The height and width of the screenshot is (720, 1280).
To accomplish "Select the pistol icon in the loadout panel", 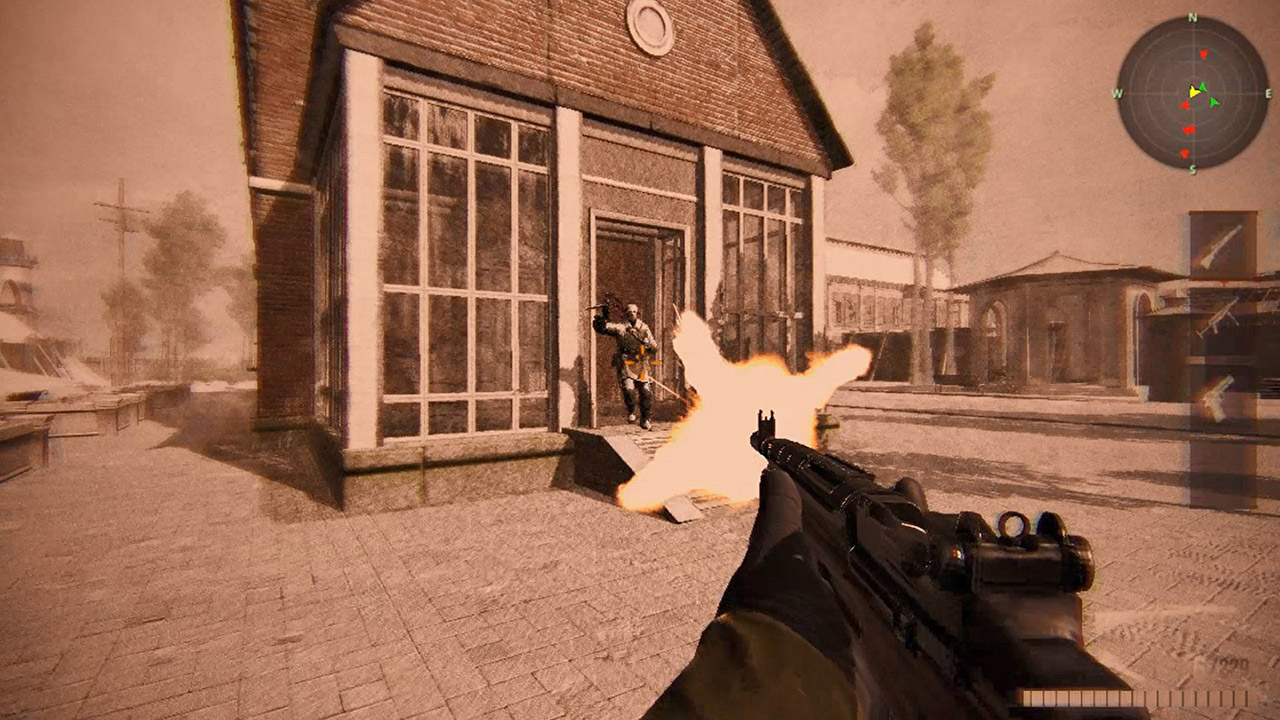I will [1216, 395].
